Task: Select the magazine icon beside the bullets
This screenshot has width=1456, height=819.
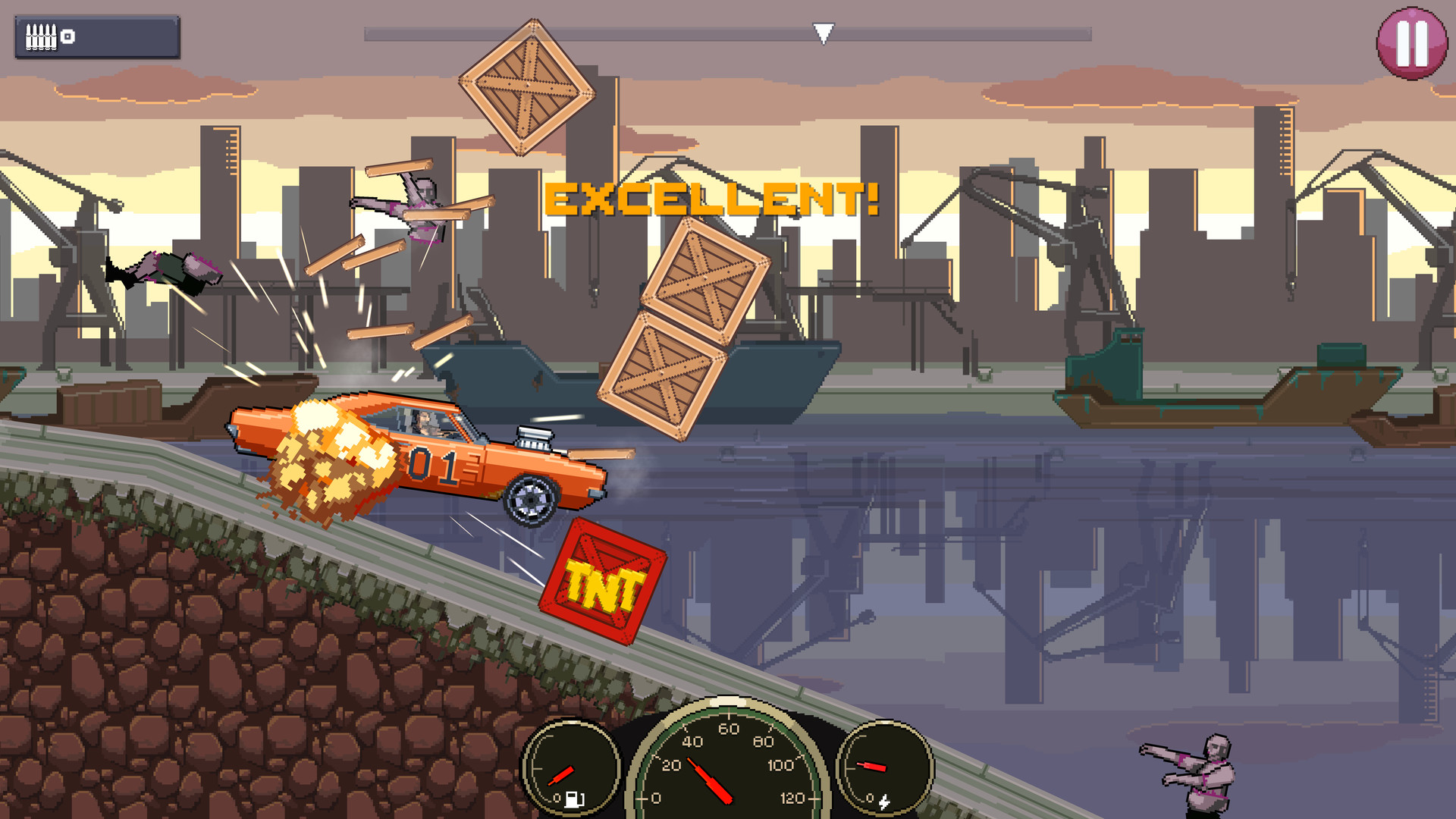Action: click(x=68, y=36)
